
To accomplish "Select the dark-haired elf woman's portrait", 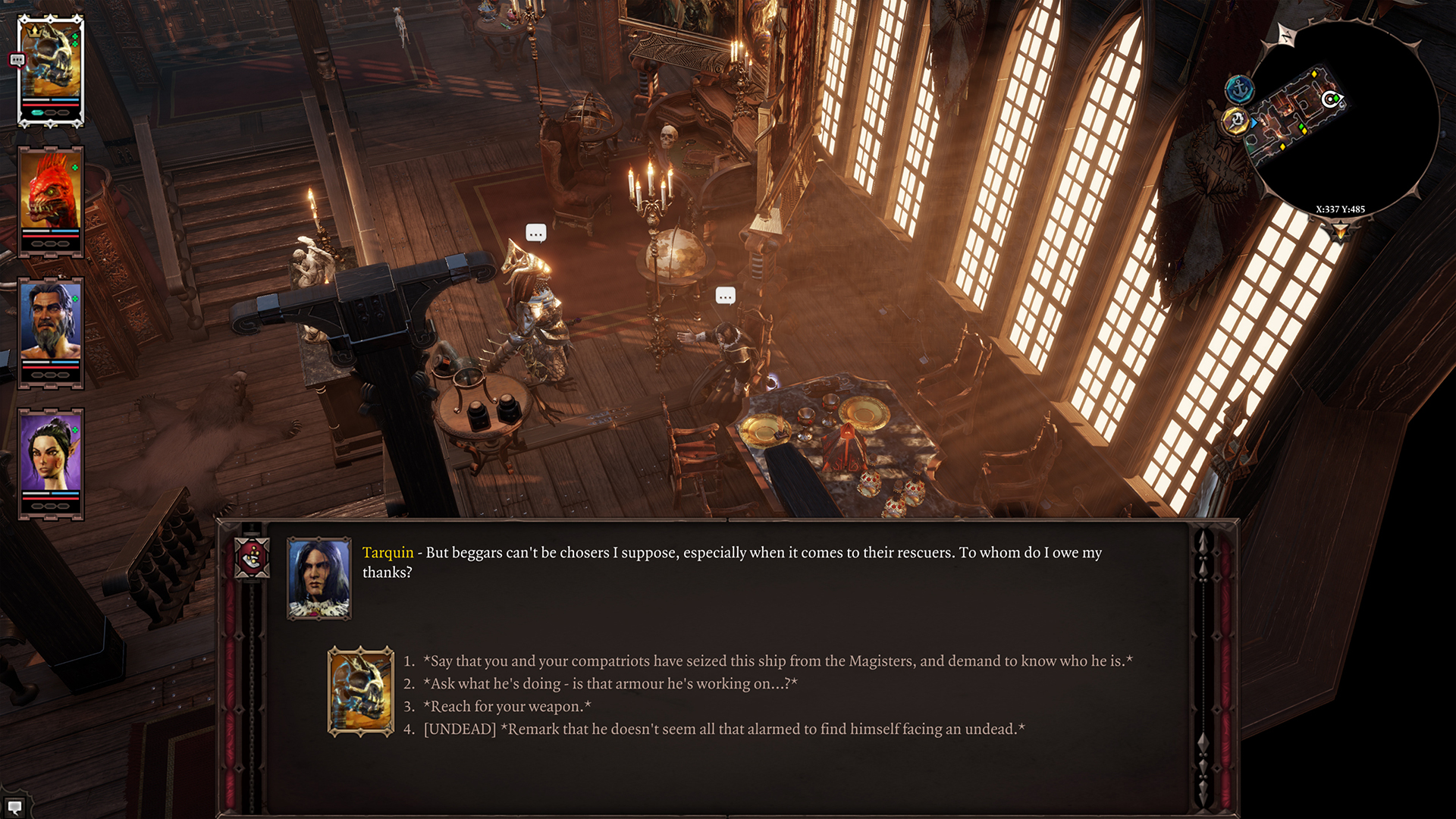I will click(x=51, y=463).
